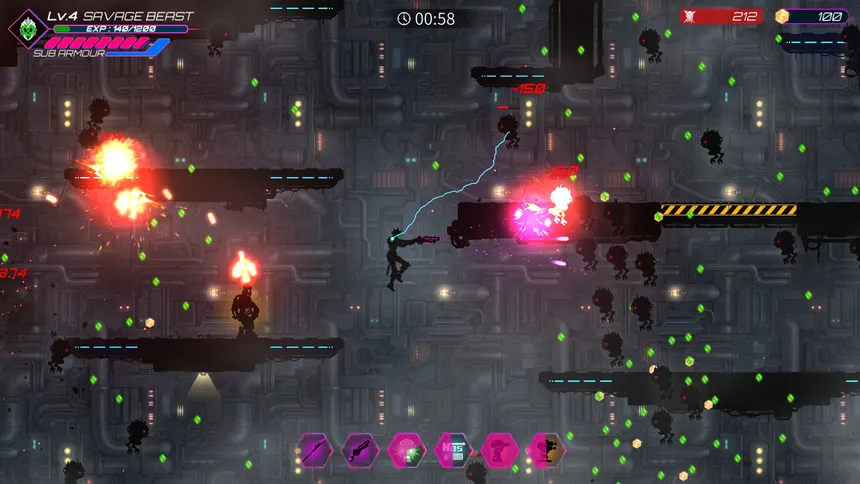This screenshot has width=860, height=484.
Task: Activate the solid pink mech silhouette skill
Action: 499,451
